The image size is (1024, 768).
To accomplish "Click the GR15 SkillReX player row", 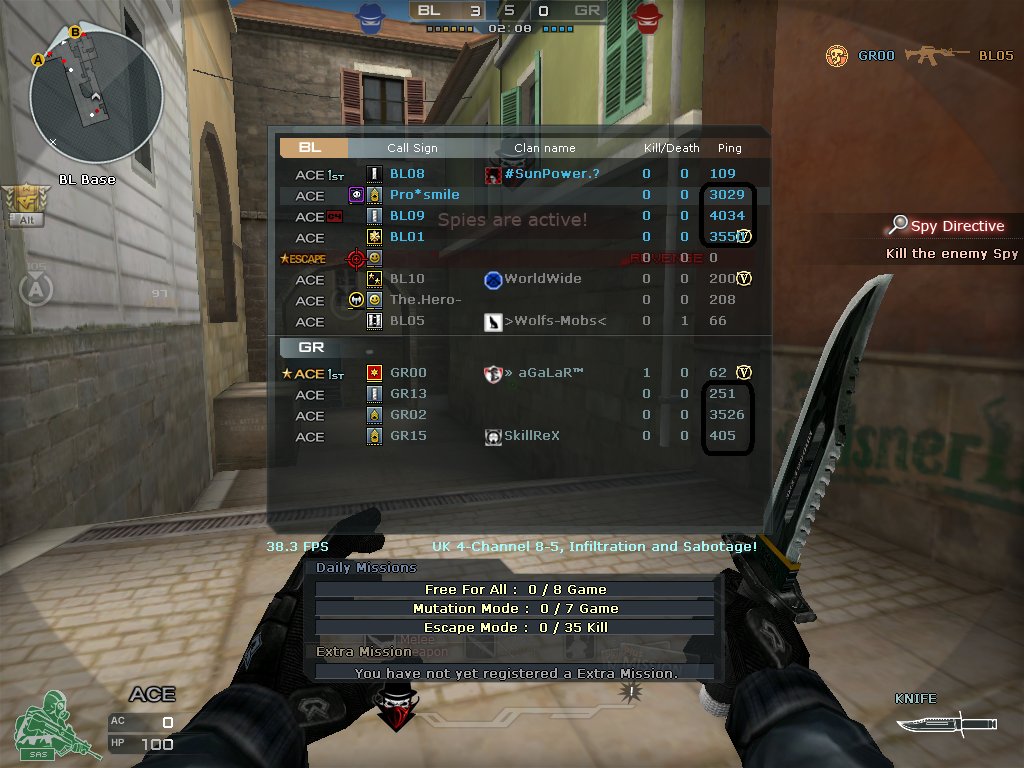I will [x=408, y=436].
